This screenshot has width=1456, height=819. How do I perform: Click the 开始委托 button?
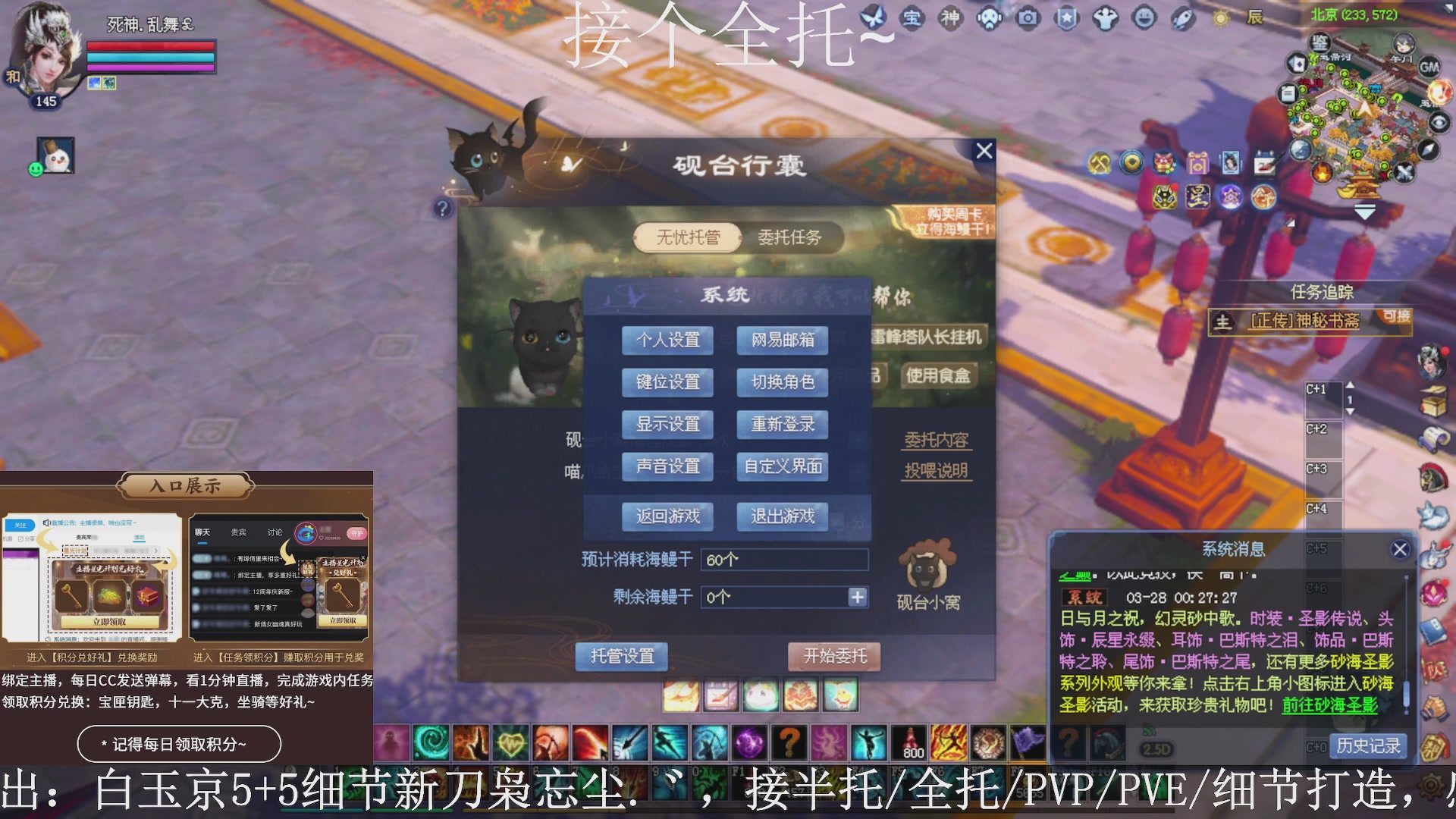click(x=834, y=656)
